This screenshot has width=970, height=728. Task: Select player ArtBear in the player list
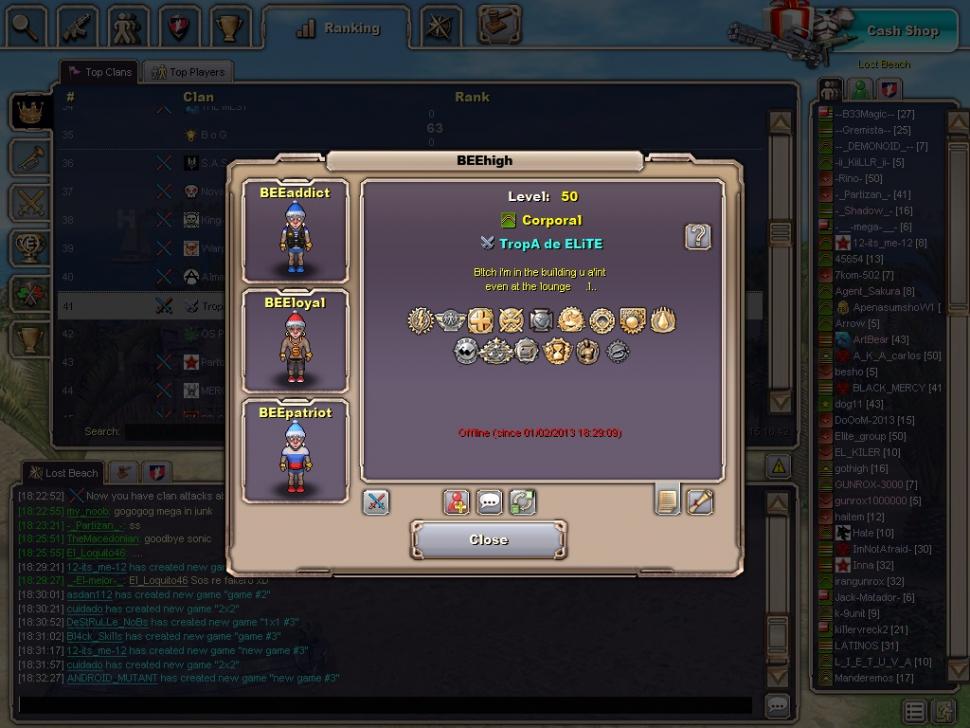point(870,340)
